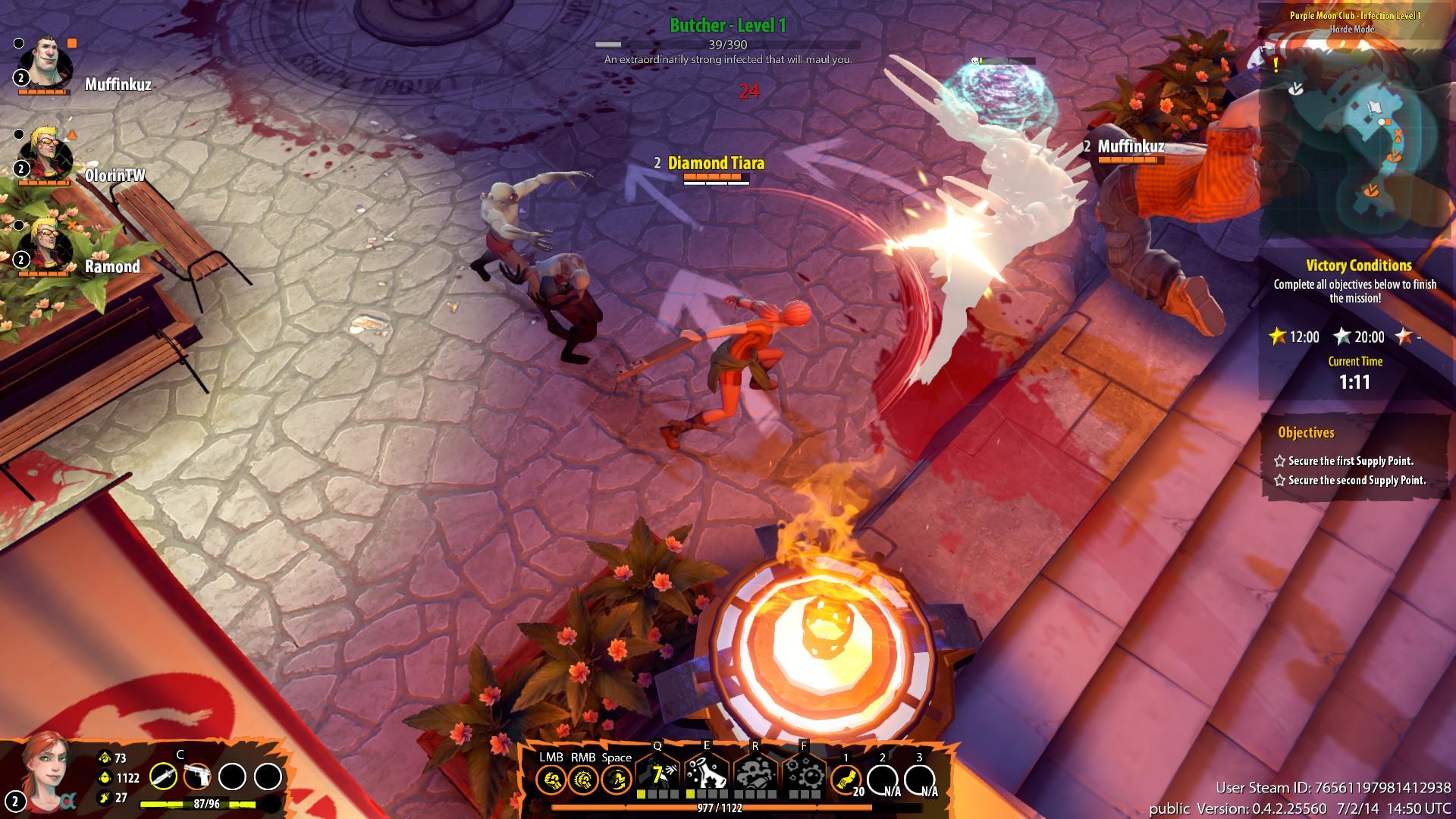Activate the LMB fist attack icon

551,779
